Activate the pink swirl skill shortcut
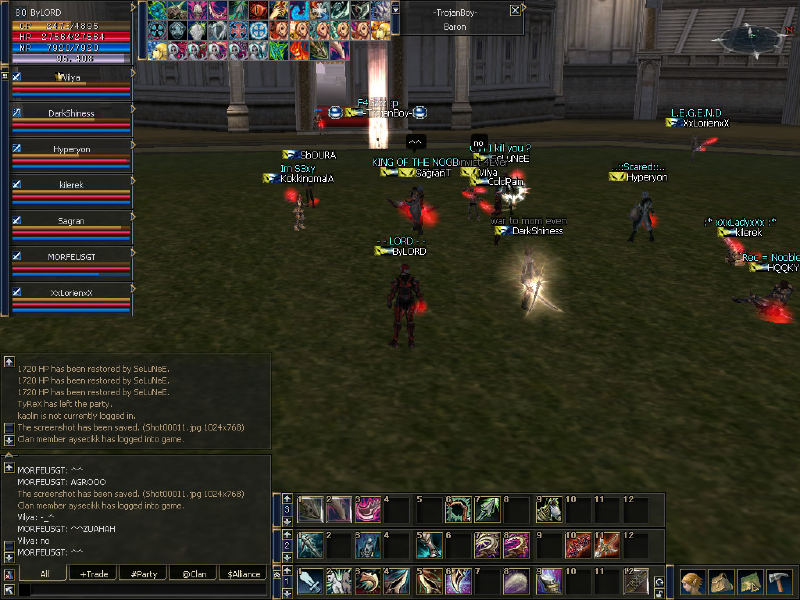 369,509
